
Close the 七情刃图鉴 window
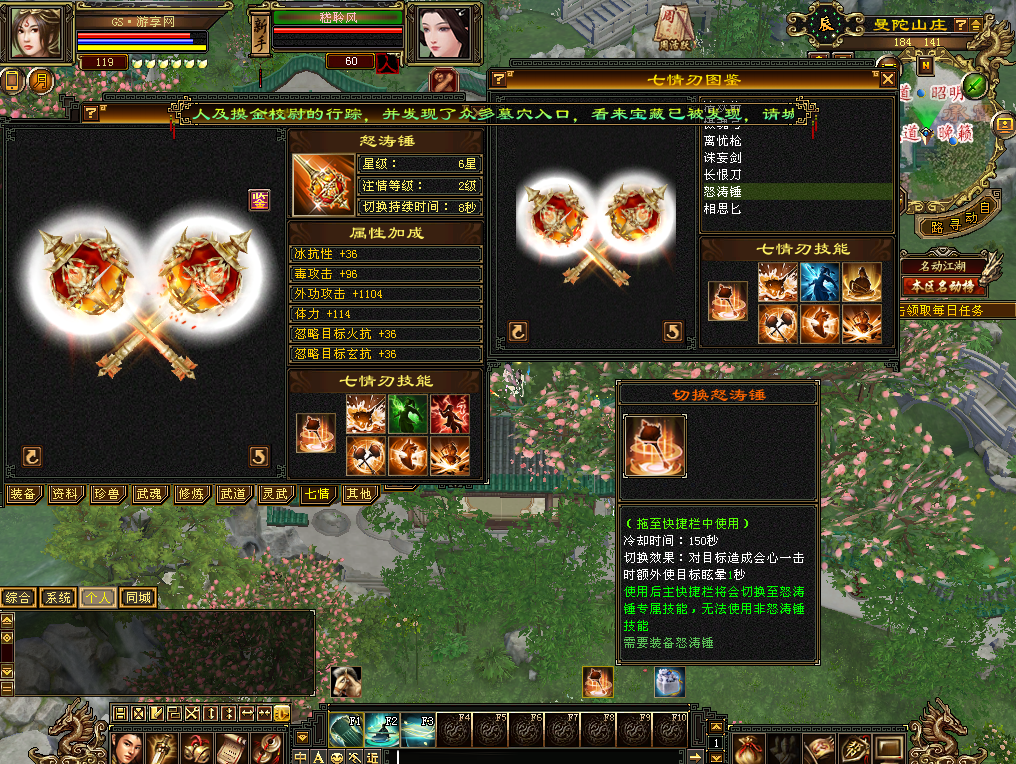[x=887, y=78]
